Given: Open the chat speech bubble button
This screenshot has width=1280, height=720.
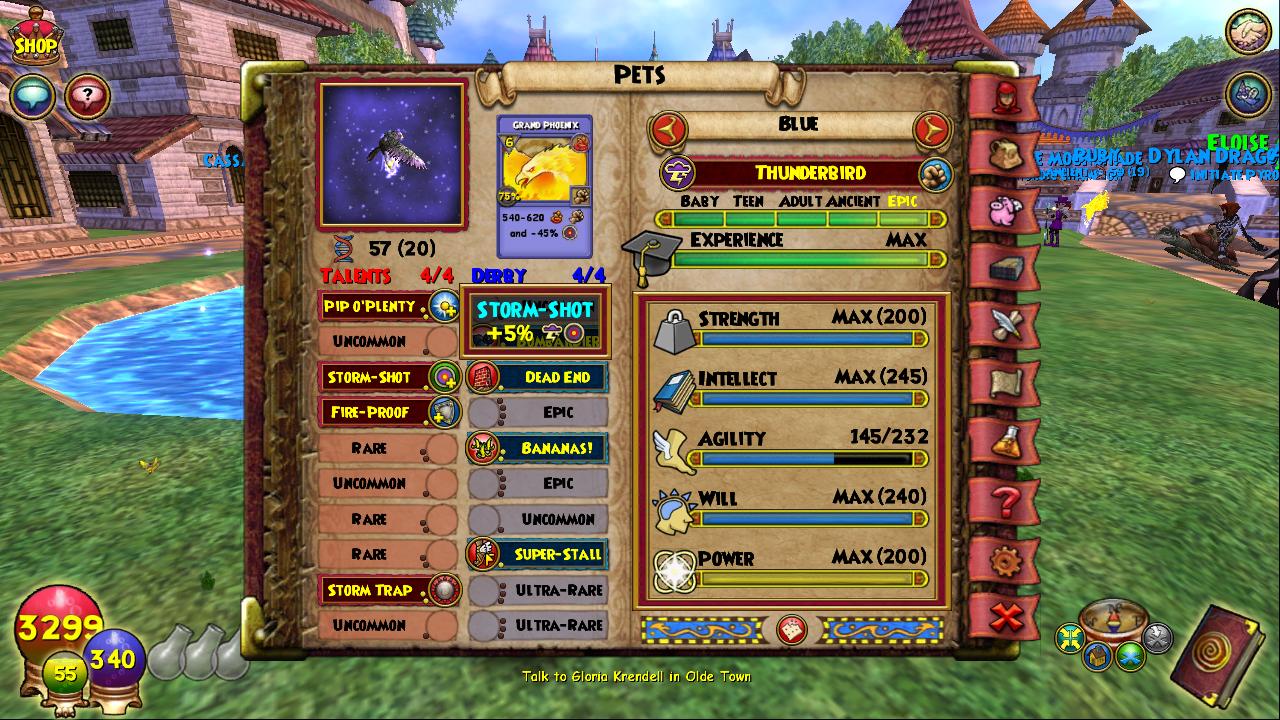Looking at the screenshot, I should 33,97.
